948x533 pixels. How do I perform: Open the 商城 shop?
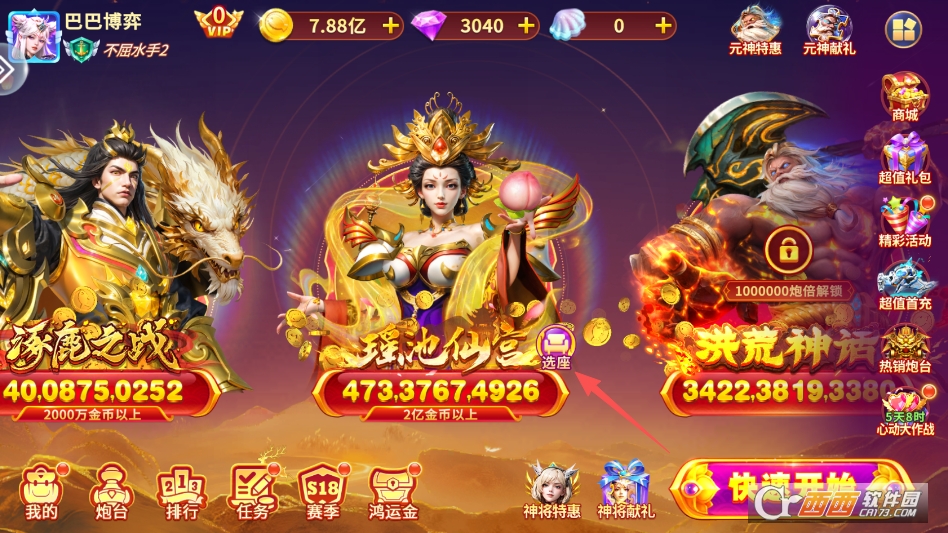[x=905, y=97]
